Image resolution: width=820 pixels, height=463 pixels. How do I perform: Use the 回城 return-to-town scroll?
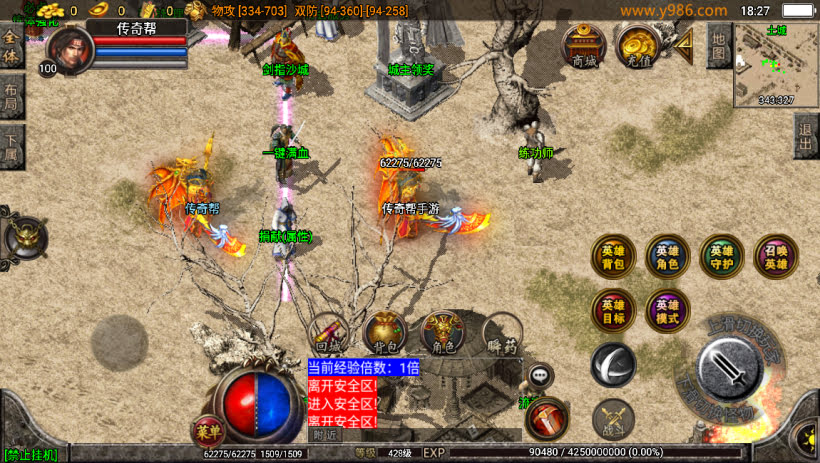coord(328,335)
